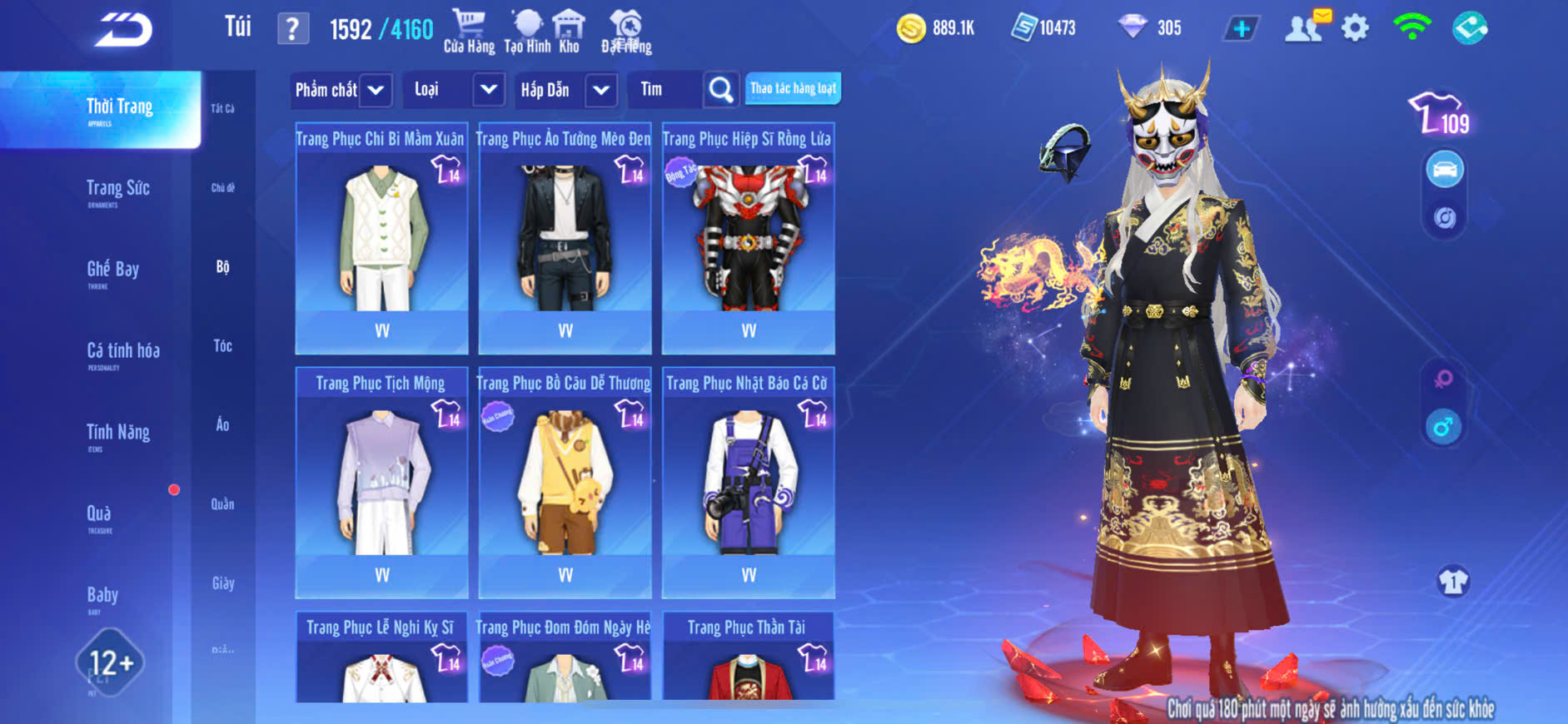Open the Cửa Hàng shop
Image resolution: width=1568 pixels, height=724 pixels.
pos(469,32)
